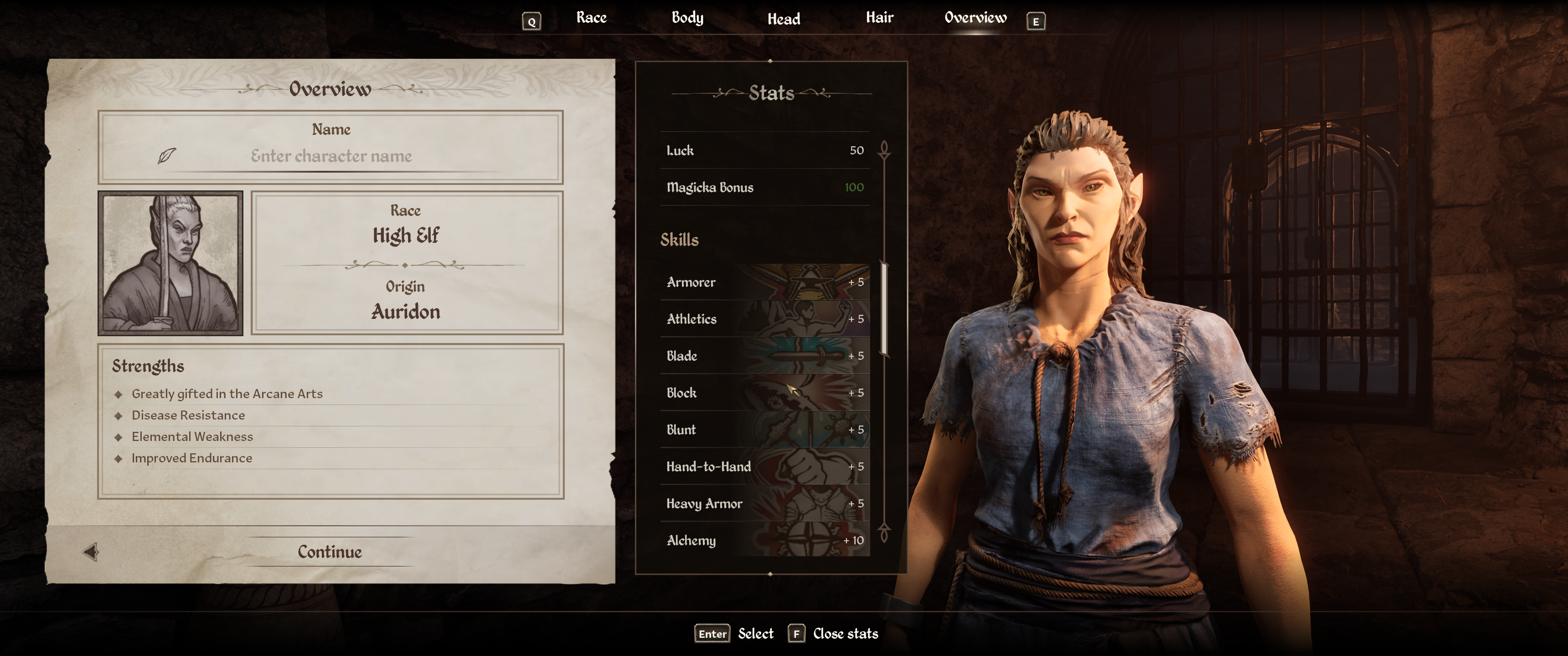Click the scroll-down arrow in stats panel

pos(884,533)
